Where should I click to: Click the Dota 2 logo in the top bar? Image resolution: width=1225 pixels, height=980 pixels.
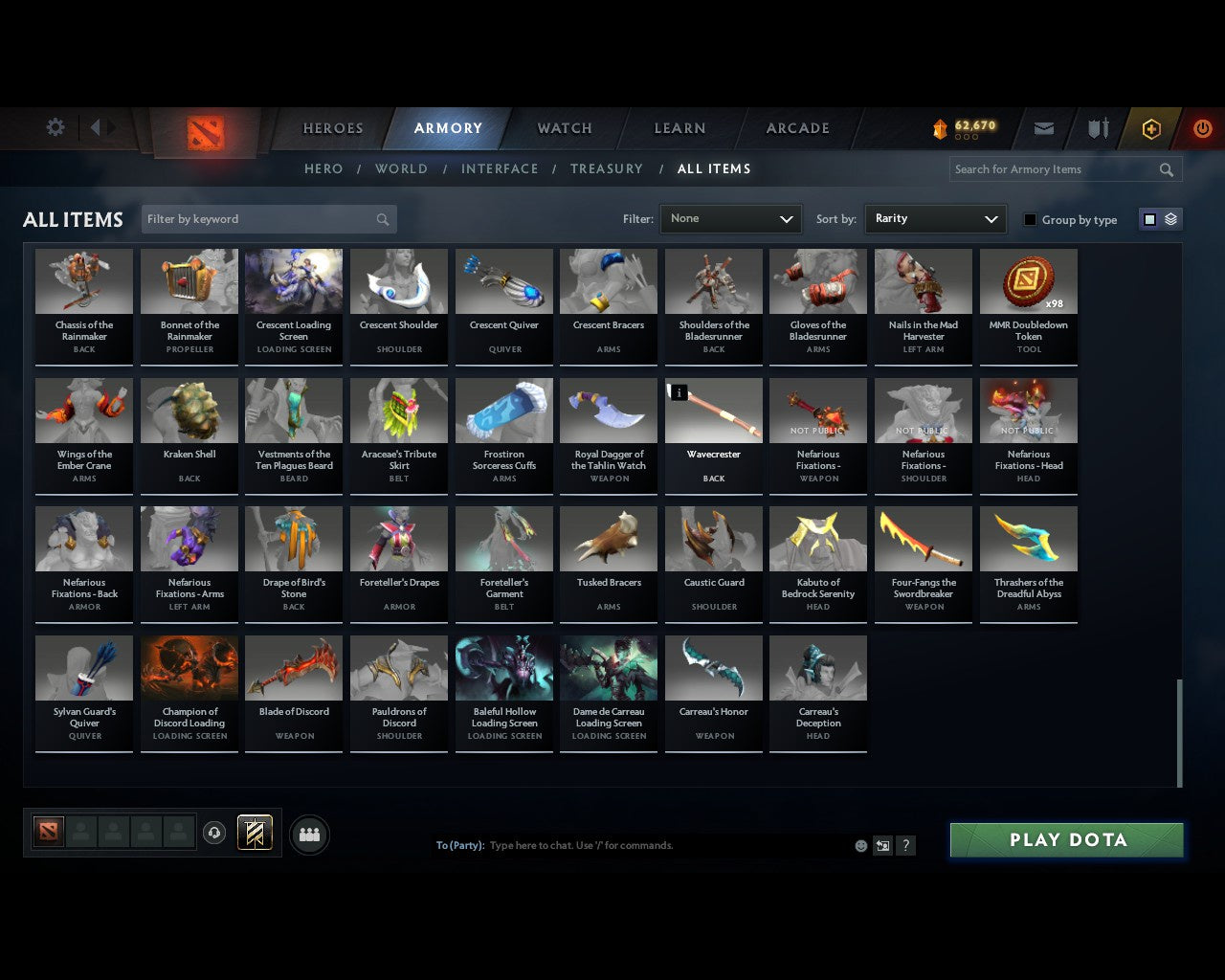(x=204, y=131)
